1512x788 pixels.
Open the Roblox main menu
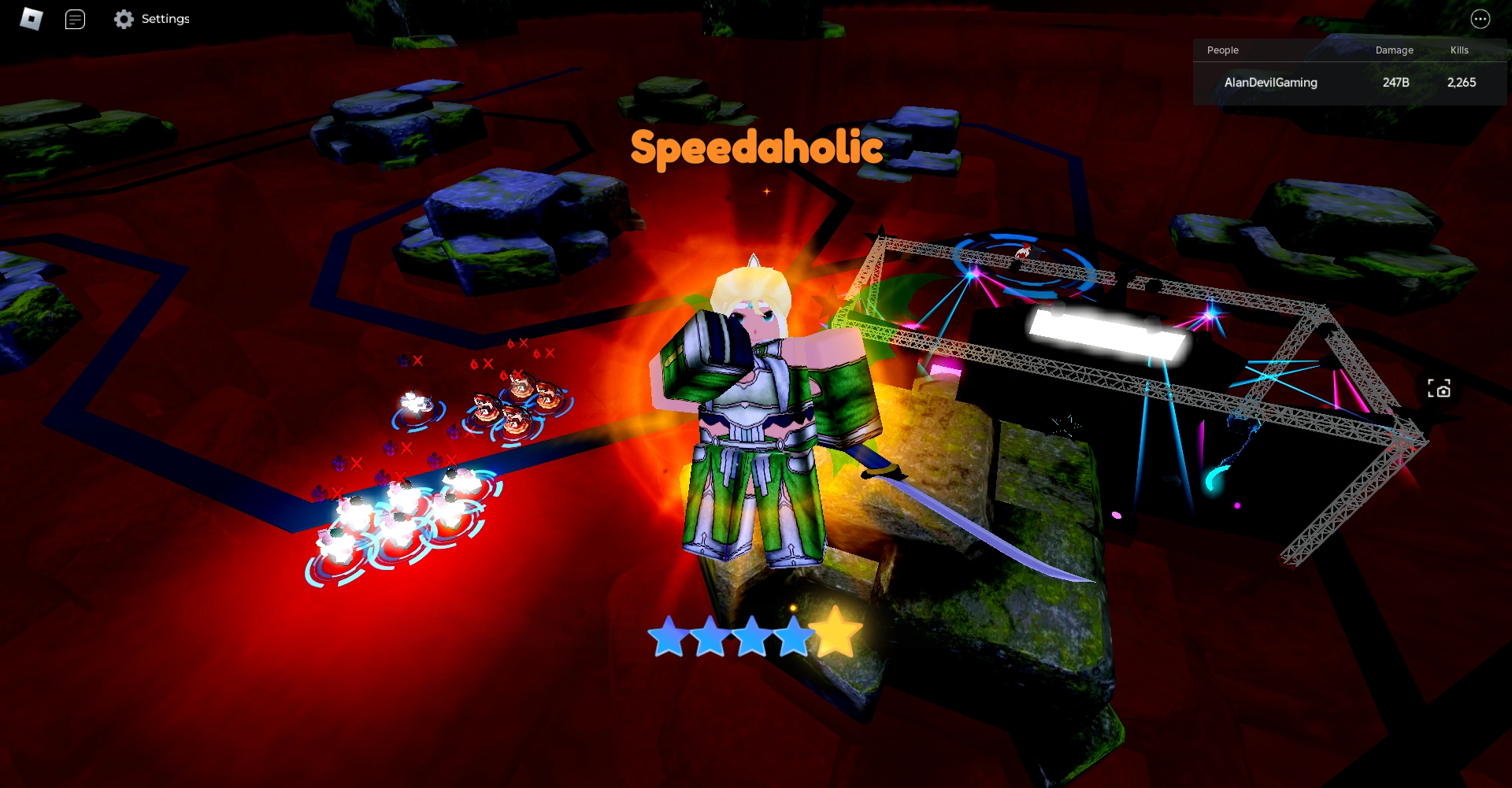point(31,19)
